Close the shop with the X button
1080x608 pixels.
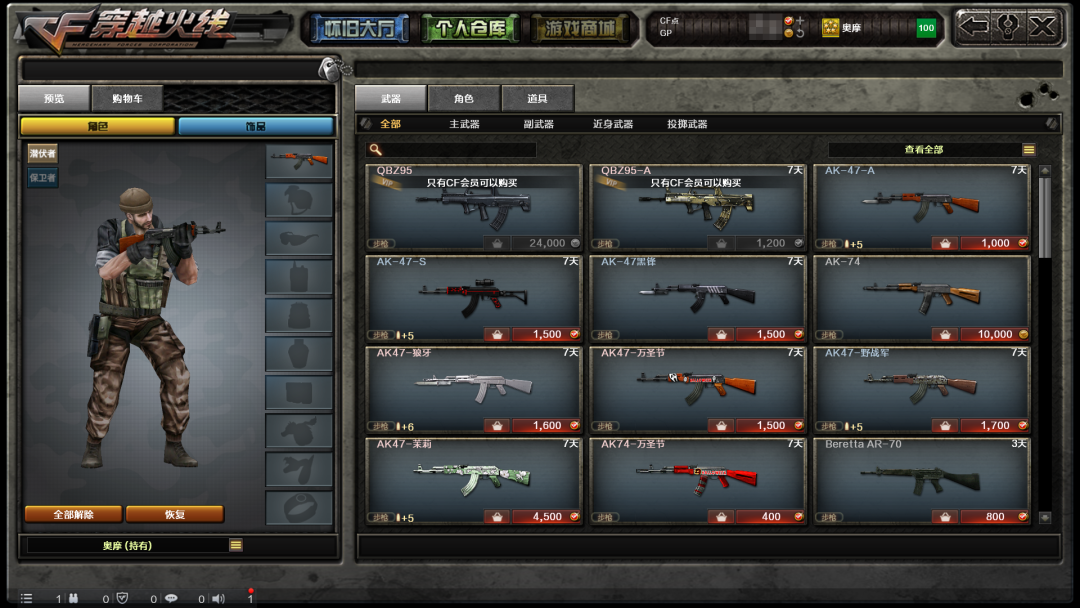coord(1043,27)
